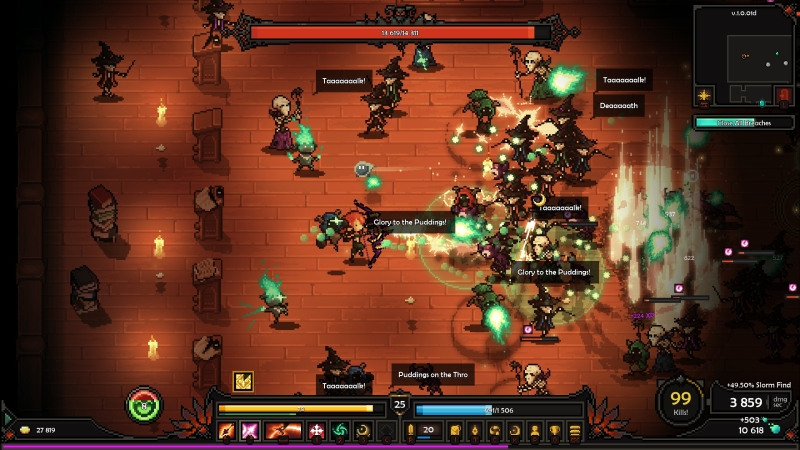The width and height of the screenshot is (800, 450).
Task: Activate the wide fiery bow shot skill
Action: [283, 431]
